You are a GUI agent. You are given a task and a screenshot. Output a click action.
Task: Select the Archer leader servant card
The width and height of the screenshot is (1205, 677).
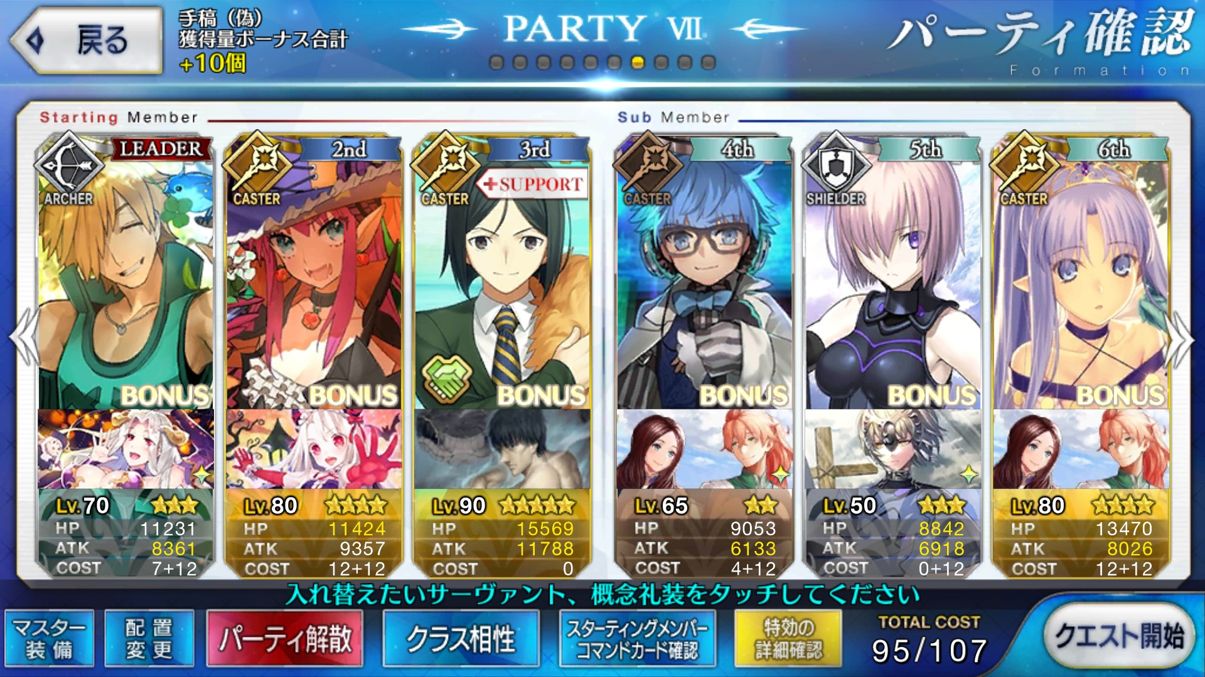pyautogui.click(x=125, y=280)
